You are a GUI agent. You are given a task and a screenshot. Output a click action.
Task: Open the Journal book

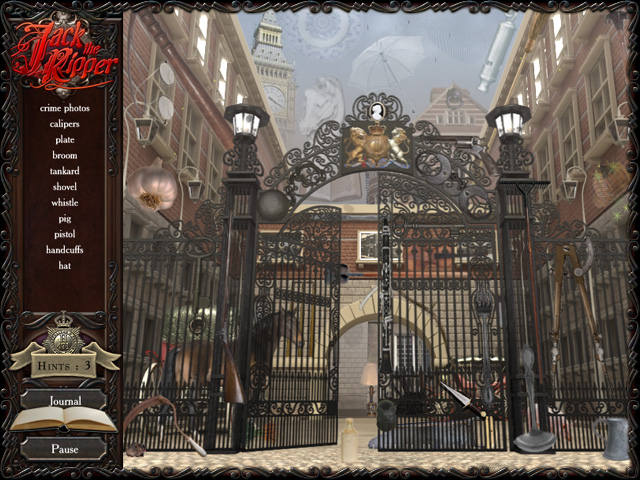click(x=64, y=402)
